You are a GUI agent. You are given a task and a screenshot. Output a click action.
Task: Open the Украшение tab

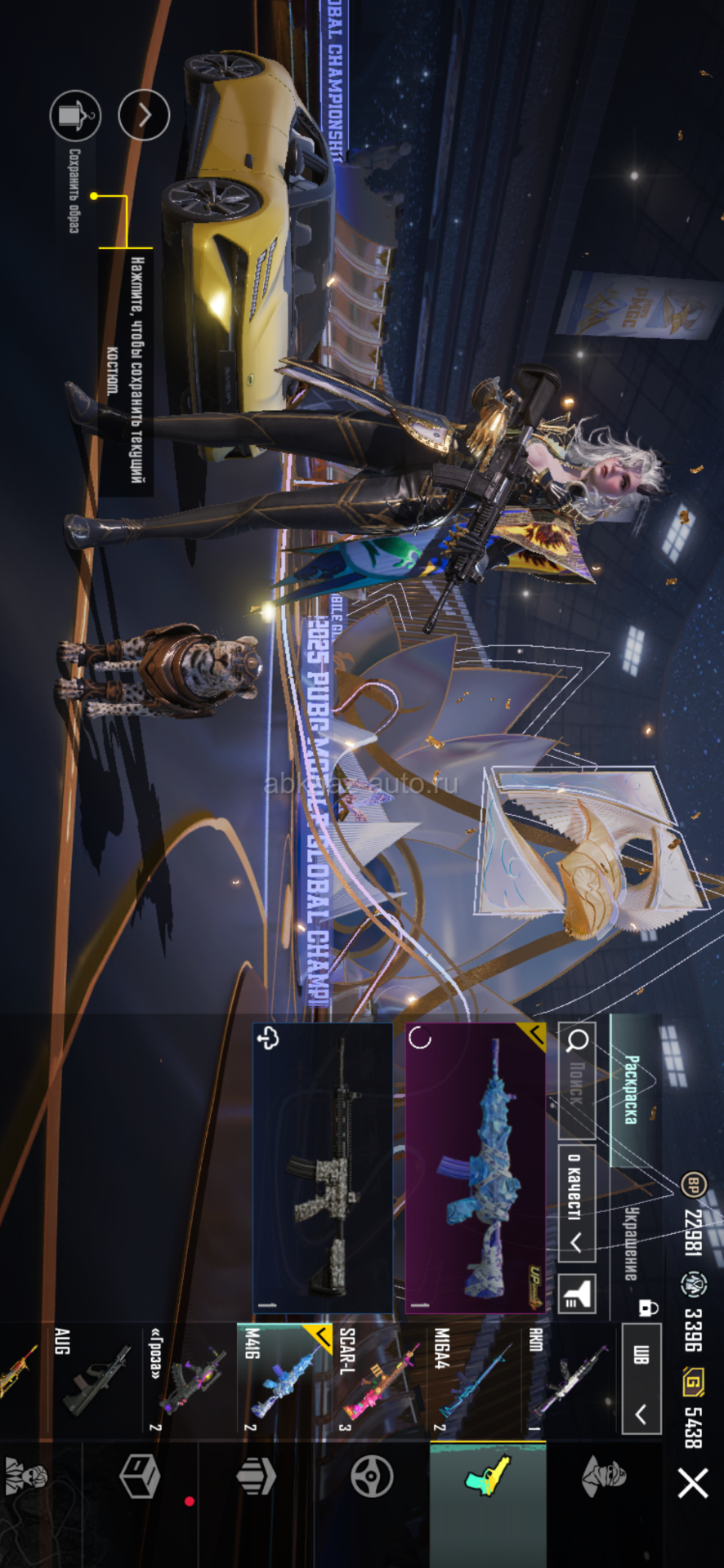click(x=632, y=1241)
